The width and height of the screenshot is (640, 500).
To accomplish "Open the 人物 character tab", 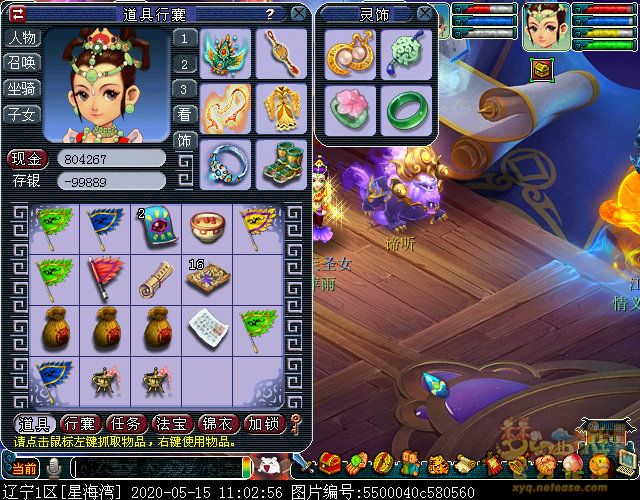I will click(21, 38).
